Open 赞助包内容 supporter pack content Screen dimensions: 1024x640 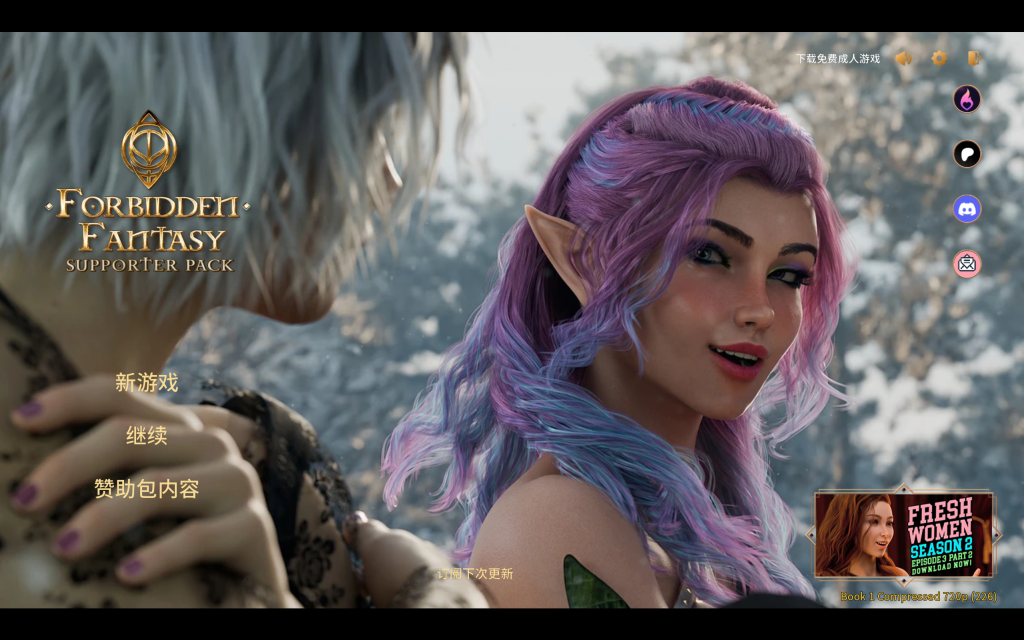(x=146, y=489)
